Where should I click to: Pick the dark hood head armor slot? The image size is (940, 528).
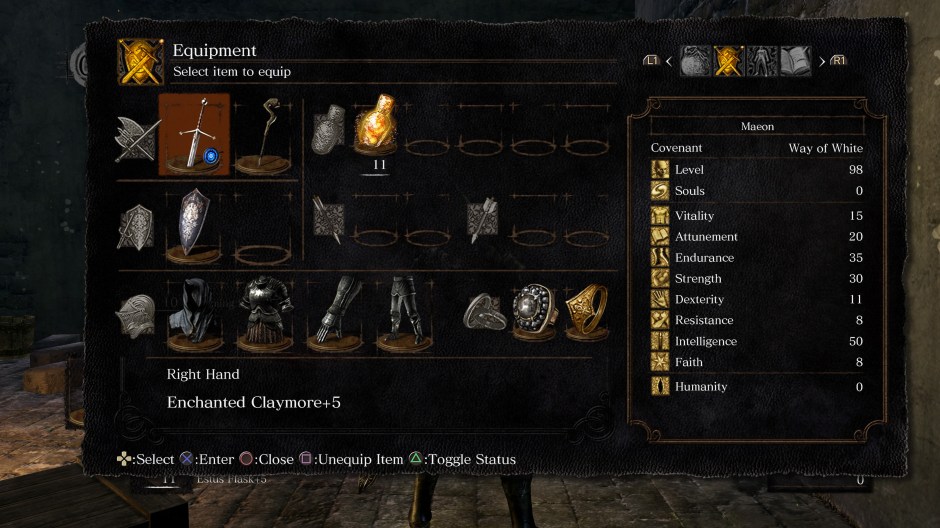point(194,314)
